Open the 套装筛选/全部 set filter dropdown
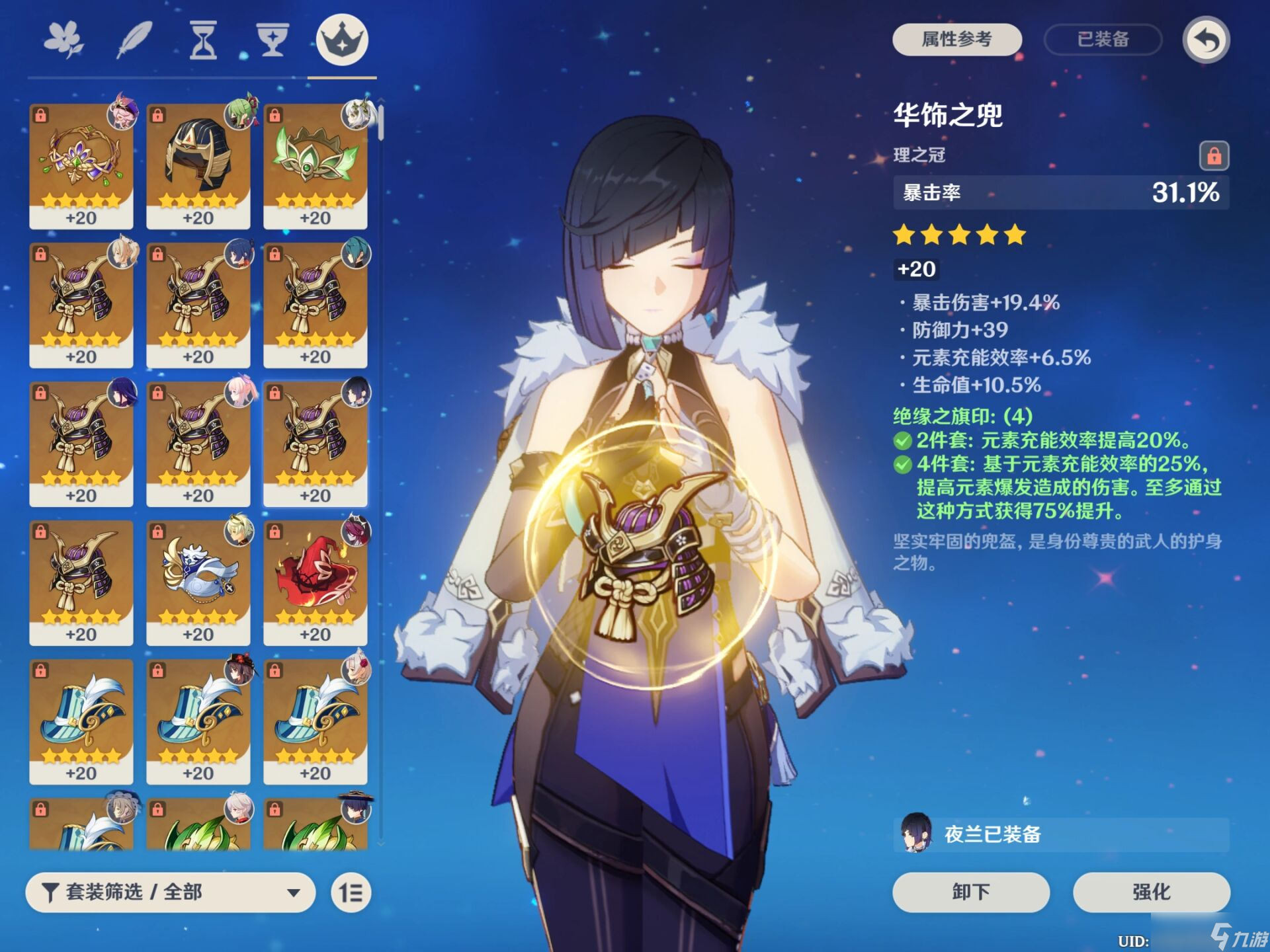1270x952 pixels. coord(169,892)
